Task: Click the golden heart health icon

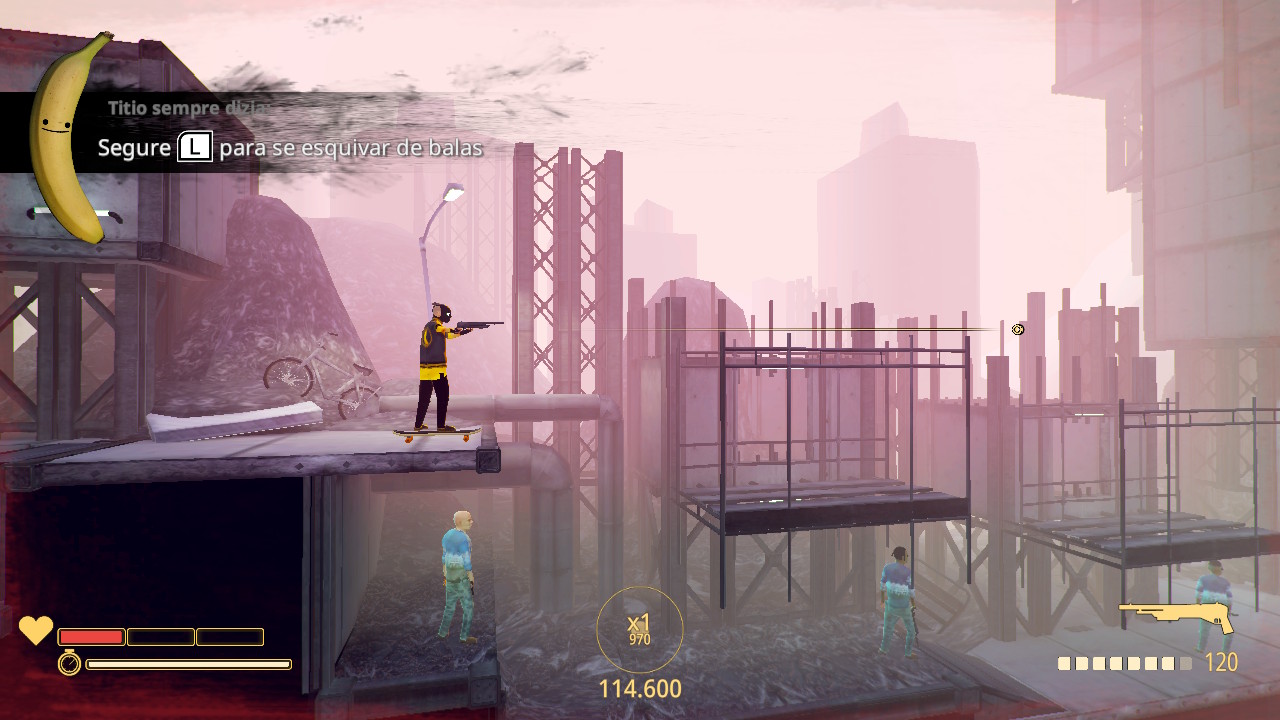Action: point(36,630)
